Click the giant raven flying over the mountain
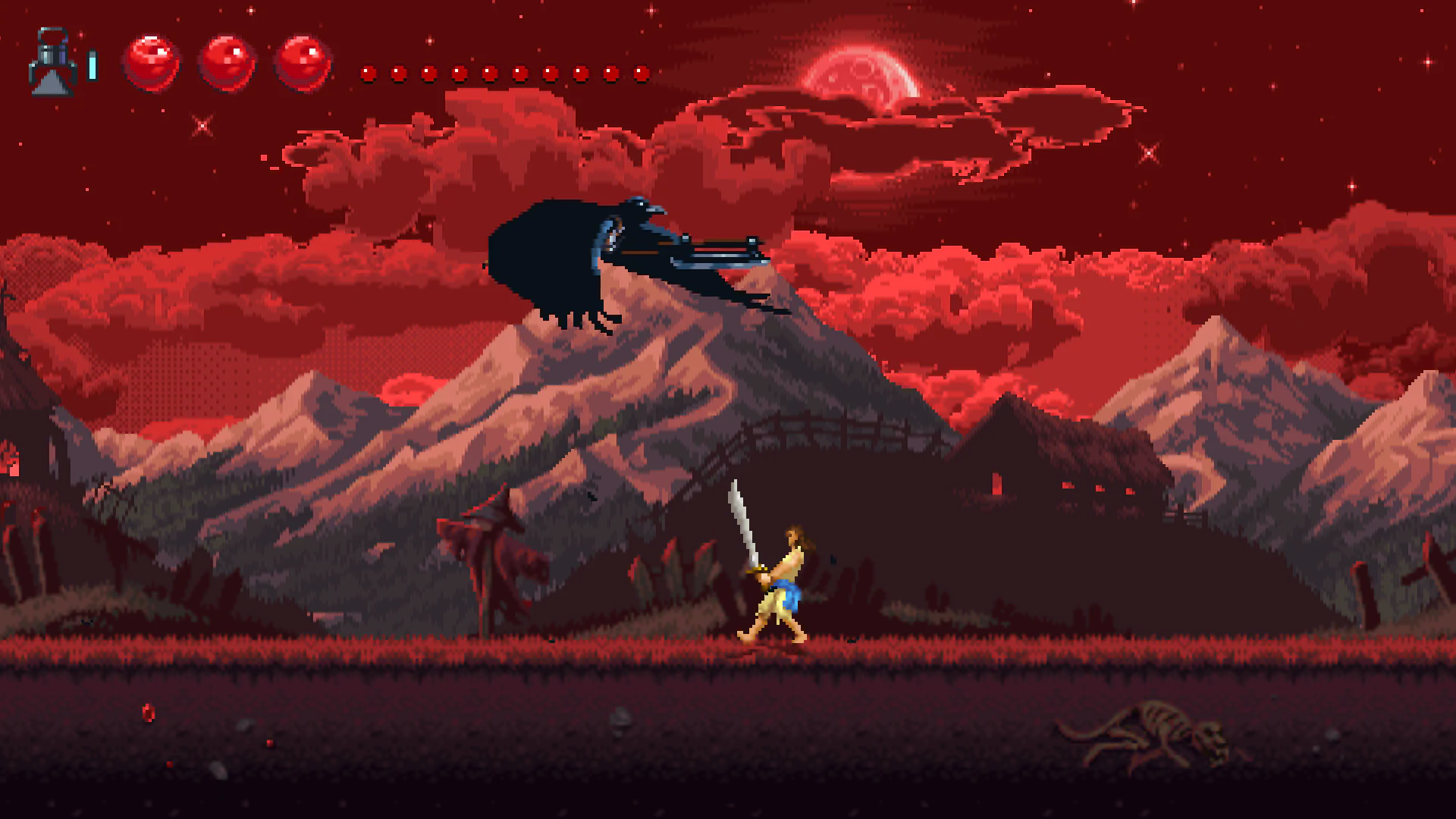Viewport: 1456px width, 819px height. pyautogui.click(x=622, y=258)
